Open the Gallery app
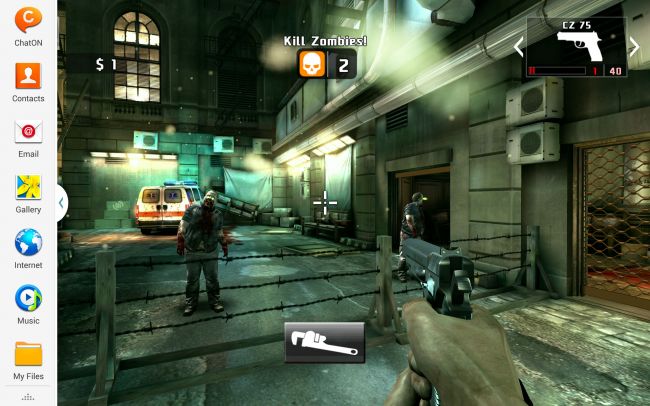This screenshot has width=650, height=406. 28,188
